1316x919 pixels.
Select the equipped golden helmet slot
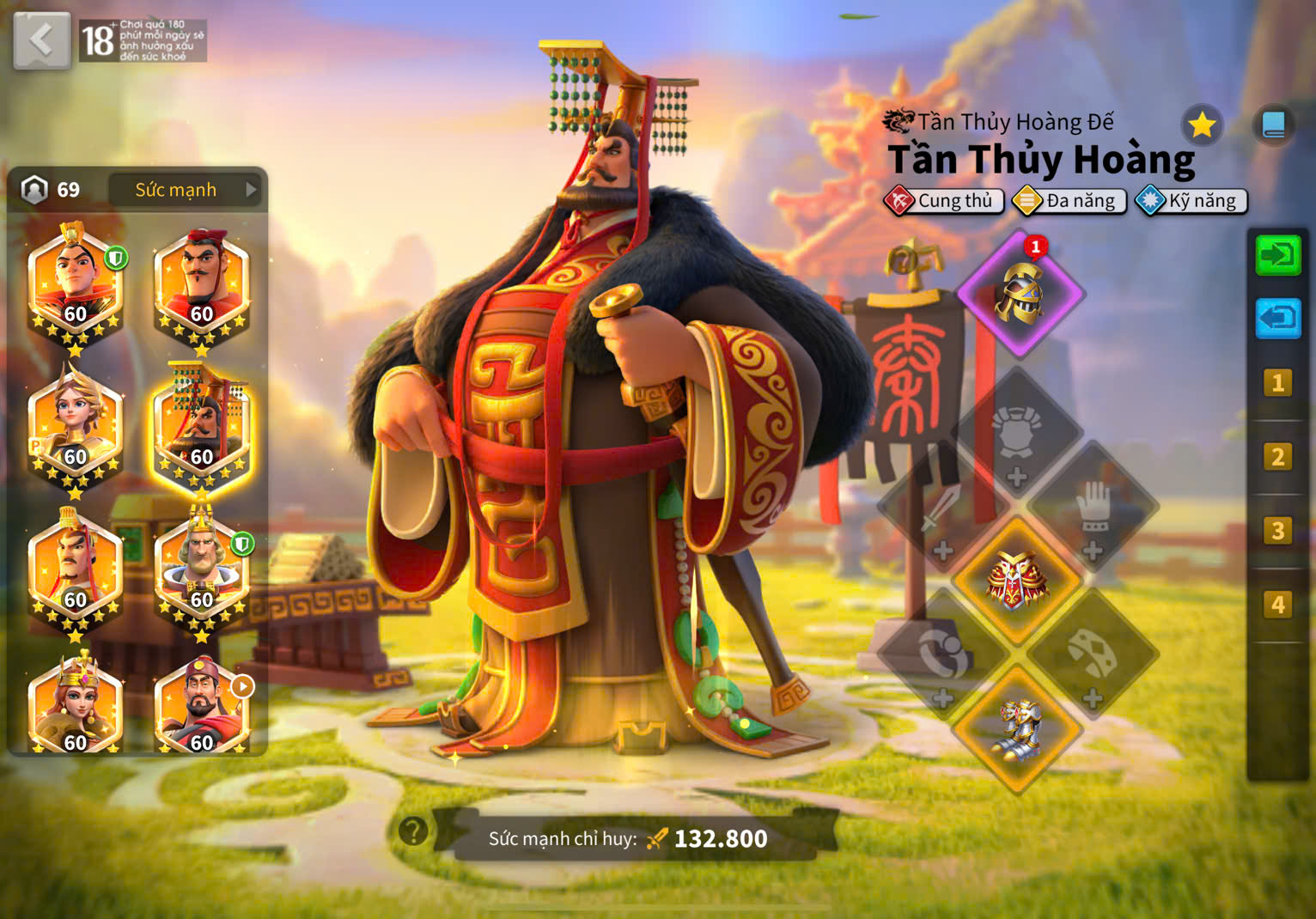tap(1020, 294)
